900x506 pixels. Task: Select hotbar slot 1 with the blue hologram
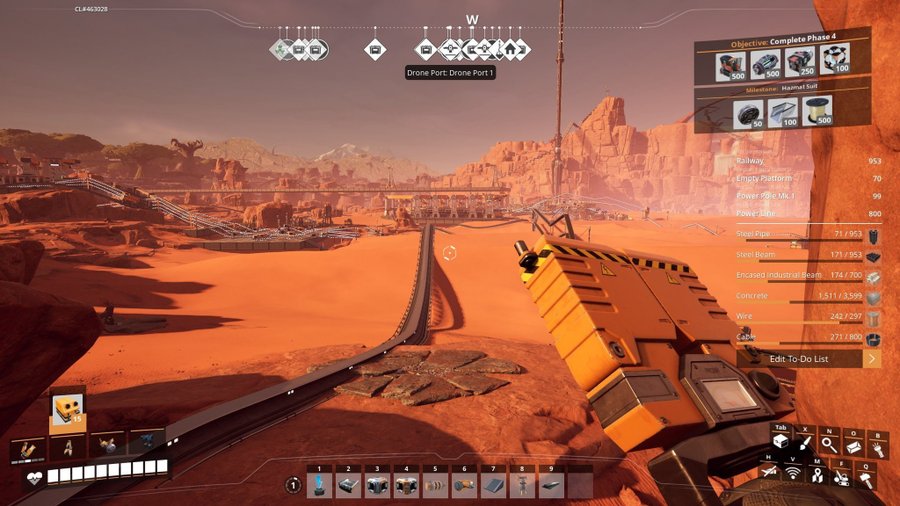click(x=320, y=485)
